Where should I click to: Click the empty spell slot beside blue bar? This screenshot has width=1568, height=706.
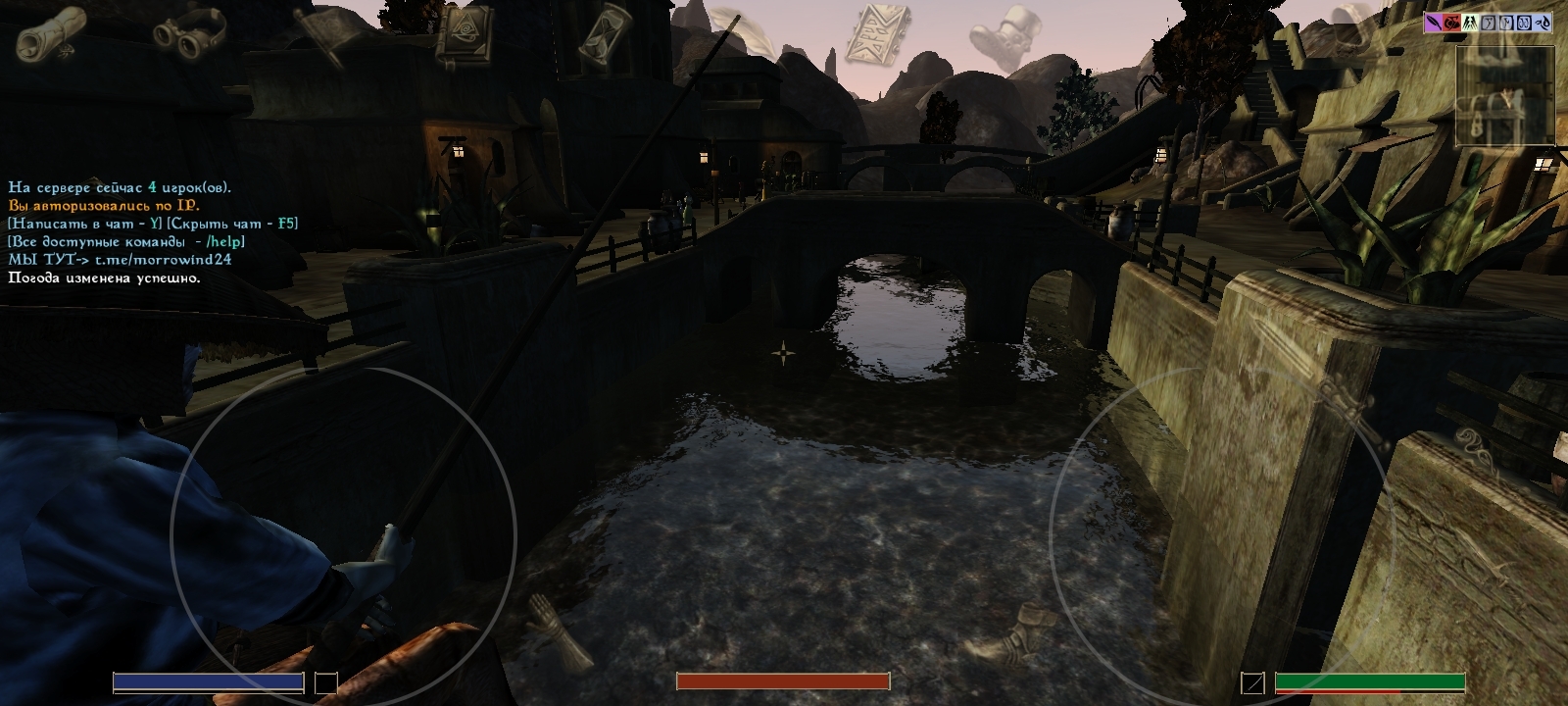coord(325,682)
